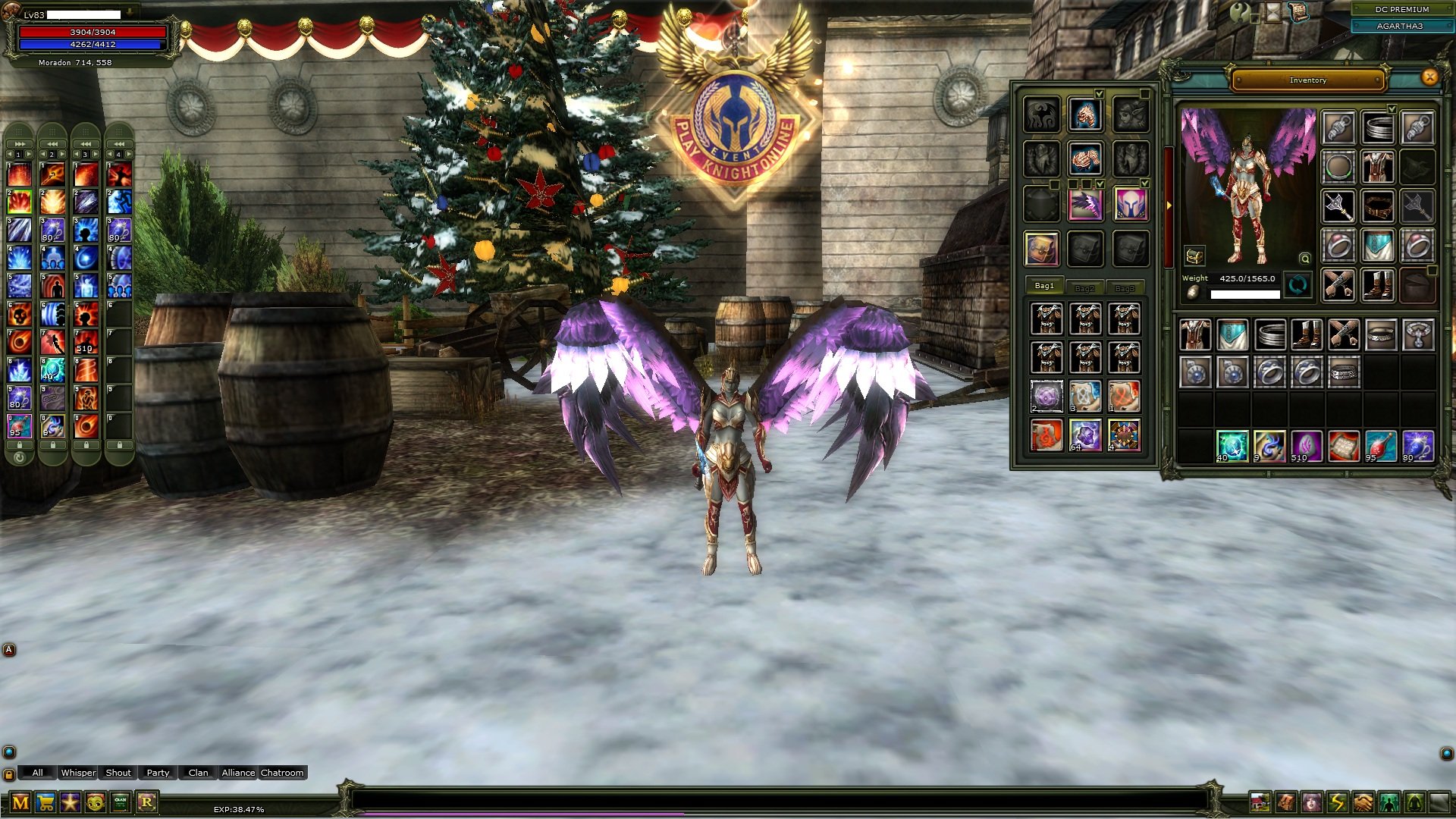This screenshot has height=819, width=1456.
Task: Click the rewind arrows atop the first skill bar
Action: (x=20, y=144)
